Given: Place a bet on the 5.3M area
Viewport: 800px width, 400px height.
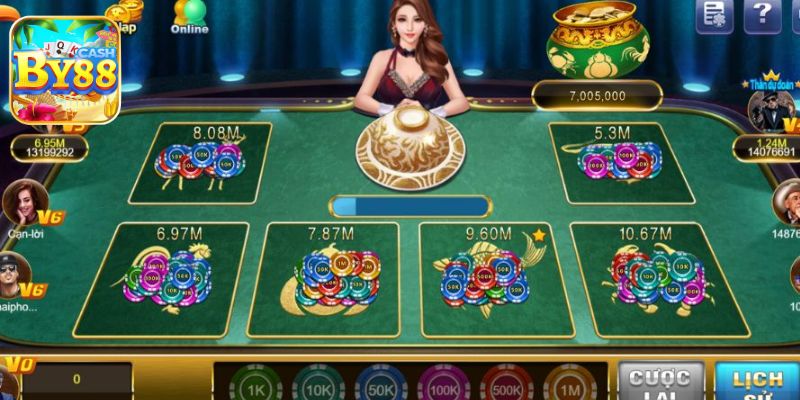Looking at the screenshot, I should 608,163.
